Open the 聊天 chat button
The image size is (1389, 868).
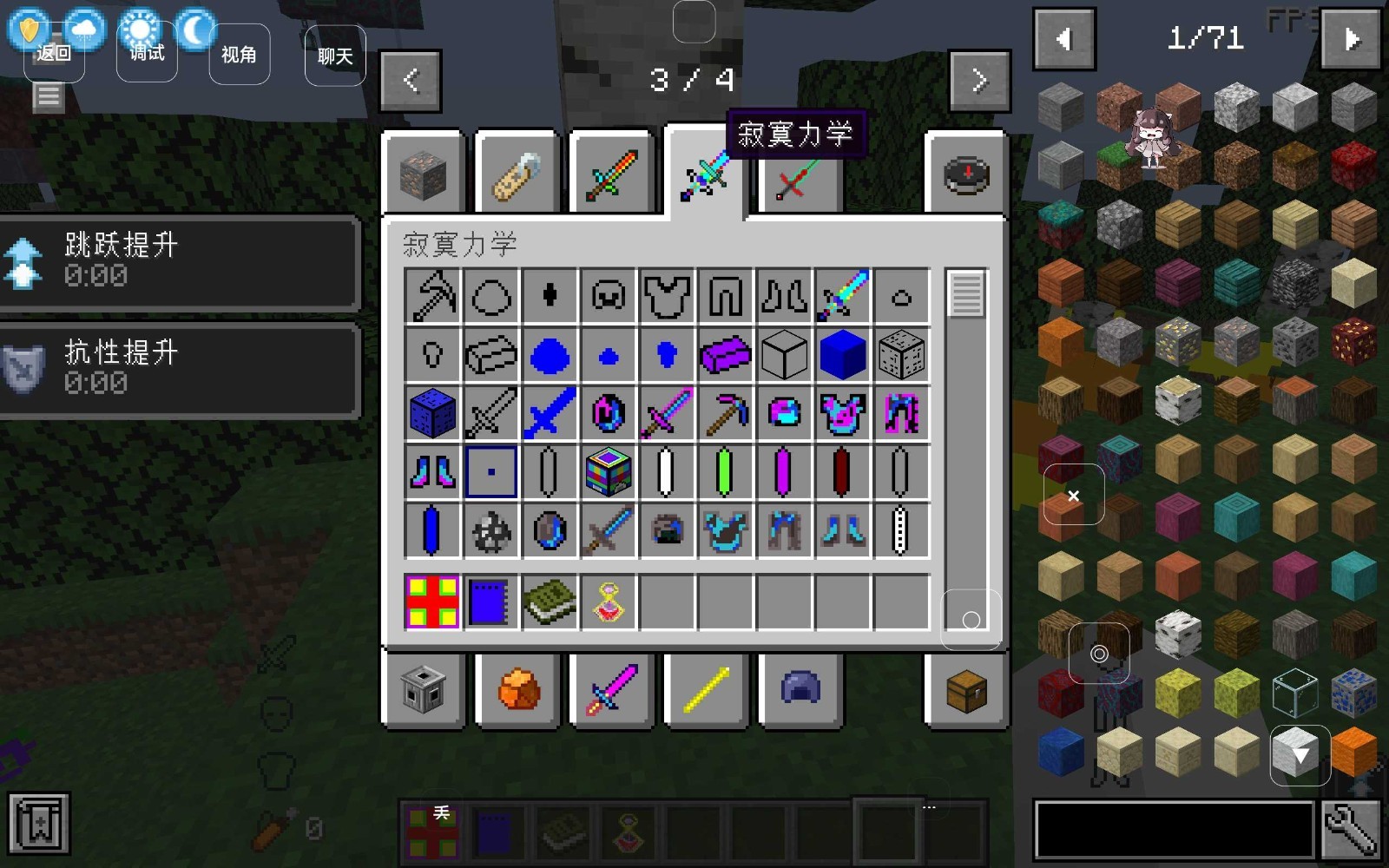pos(335,56)
